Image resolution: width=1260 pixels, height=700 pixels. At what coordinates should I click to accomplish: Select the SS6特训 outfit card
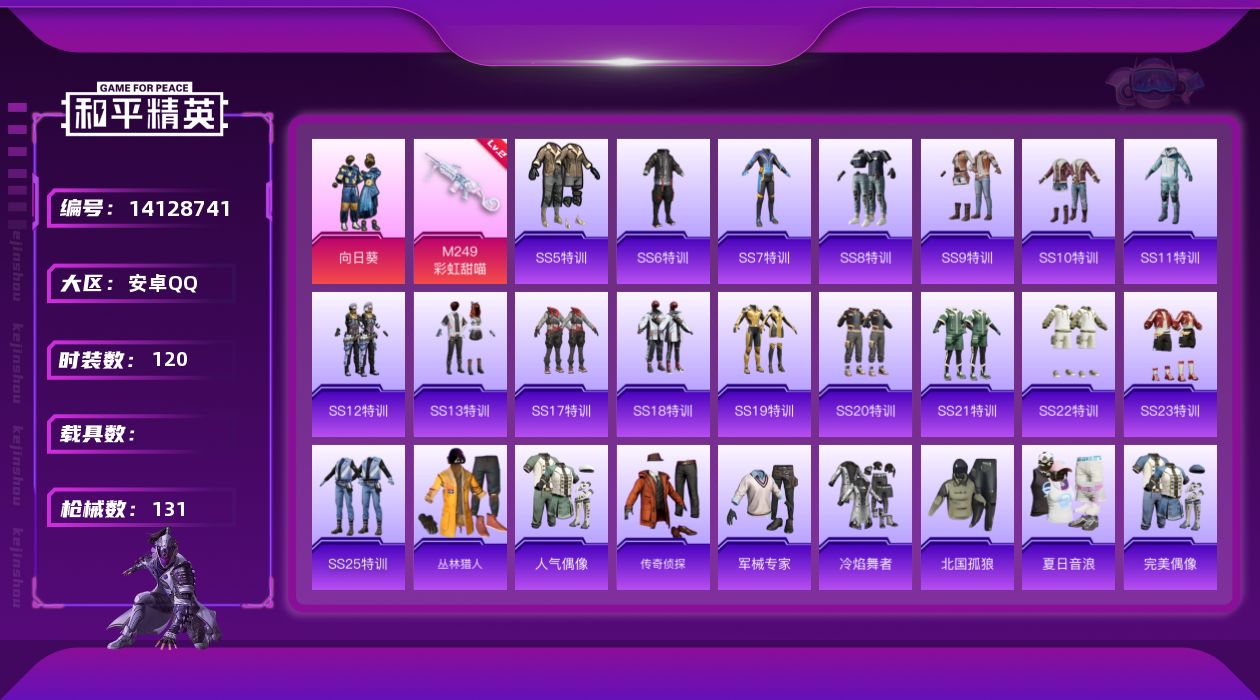click(x=663, y=211)
